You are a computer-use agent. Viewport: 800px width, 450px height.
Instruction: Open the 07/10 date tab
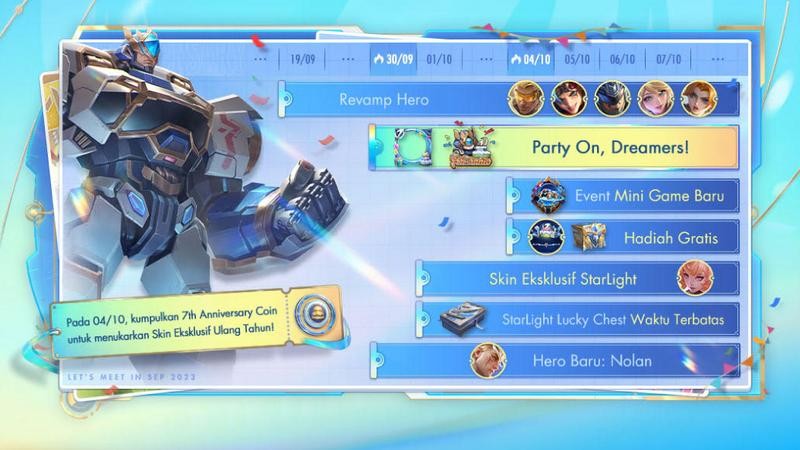[x=668, y=59]
